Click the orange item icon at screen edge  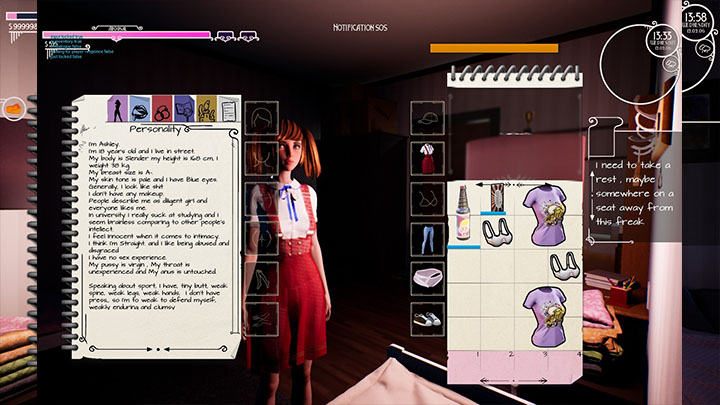(x=15, y=106)
